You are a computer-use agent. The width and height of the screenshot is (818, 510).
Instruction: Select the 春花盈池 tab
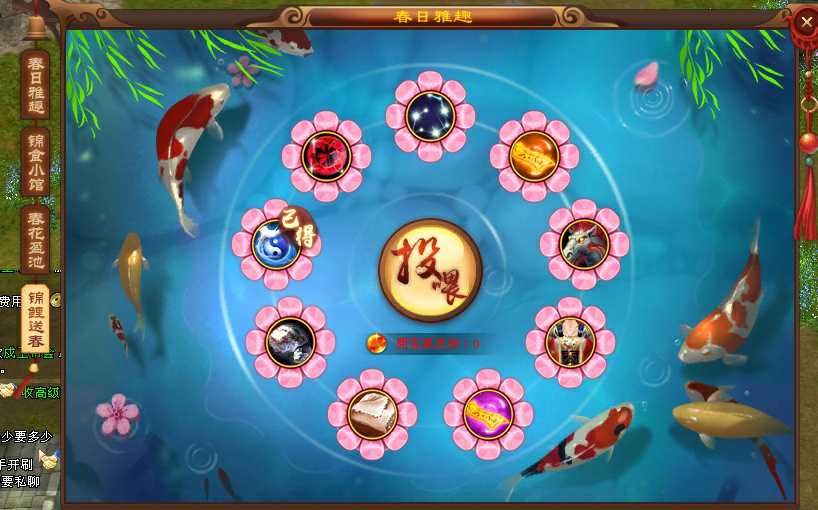[x=35, y=240]
